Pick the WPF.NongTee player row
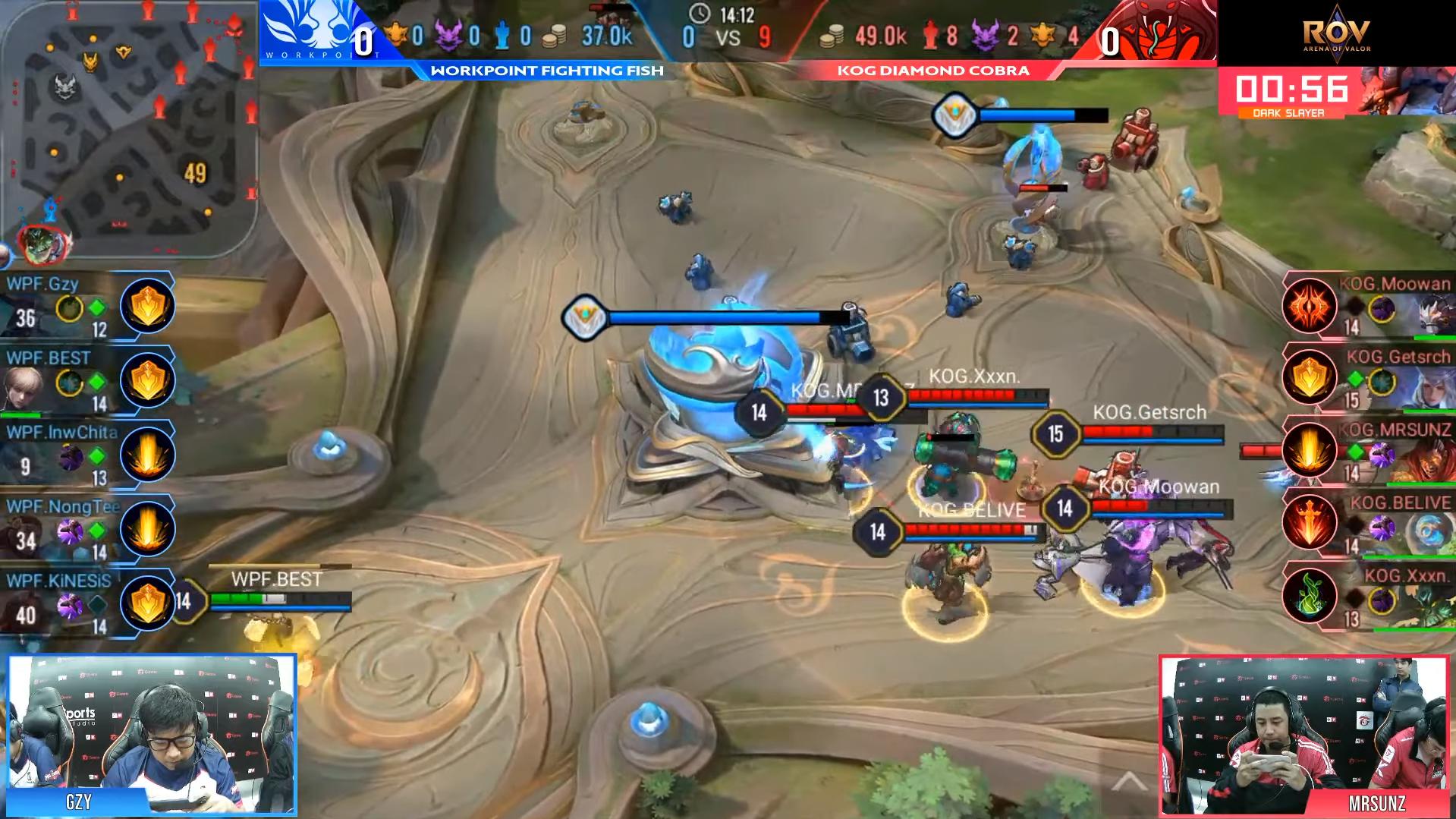The width and height of the screenshot is (1456, 819). pos(87,528)
